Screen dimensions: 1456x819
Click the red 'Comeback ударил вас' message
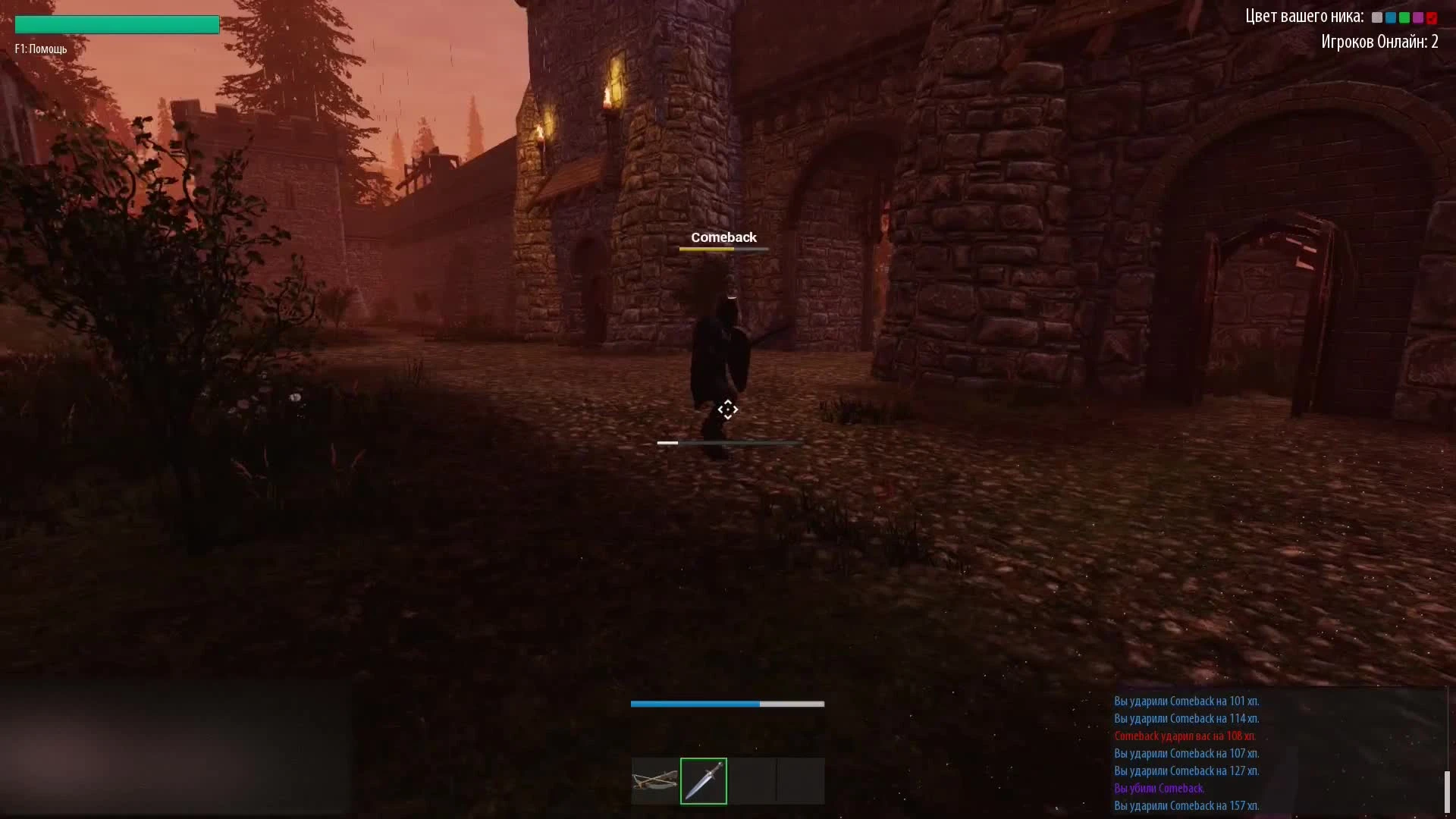click(x=1185, y=736)
